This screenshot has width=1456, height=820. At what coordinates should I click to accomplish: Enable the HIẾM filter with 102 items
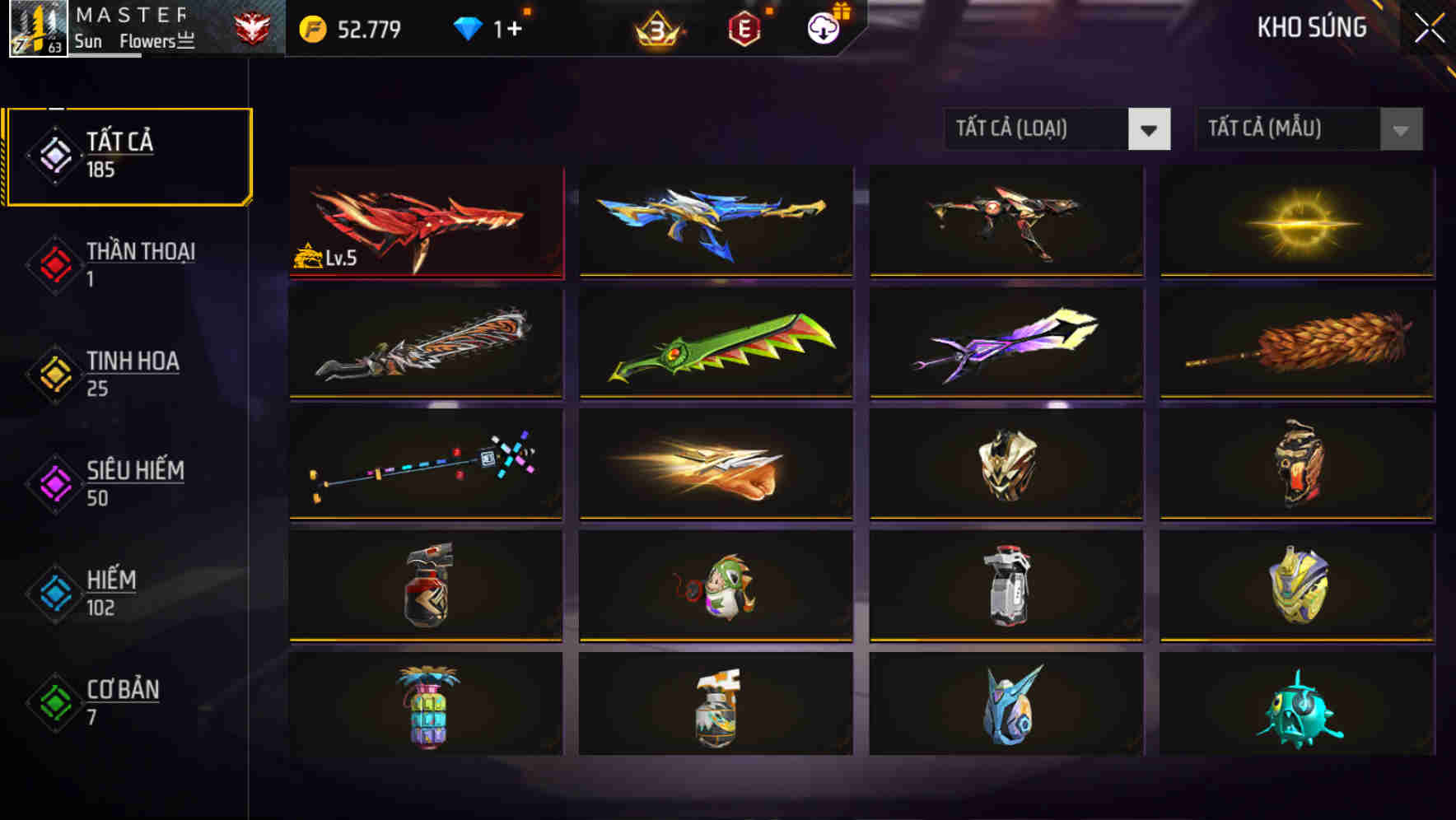click(109, 594)
